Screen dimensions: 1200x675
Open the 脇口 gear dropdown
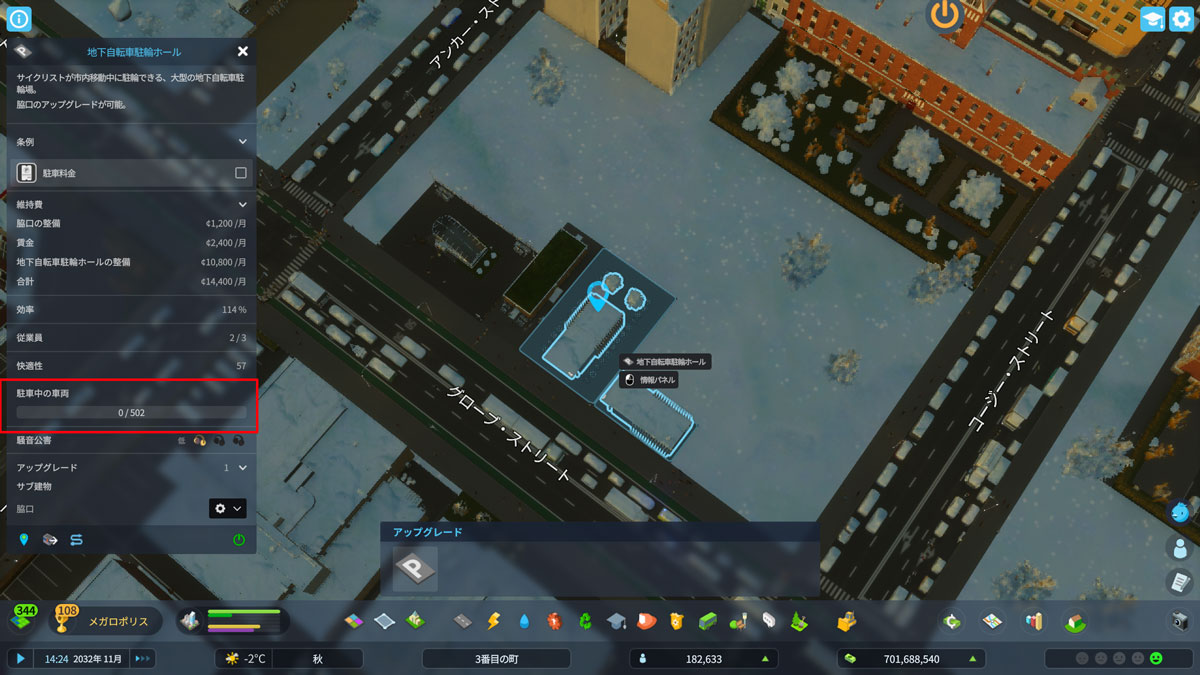(x=227, y=509)
